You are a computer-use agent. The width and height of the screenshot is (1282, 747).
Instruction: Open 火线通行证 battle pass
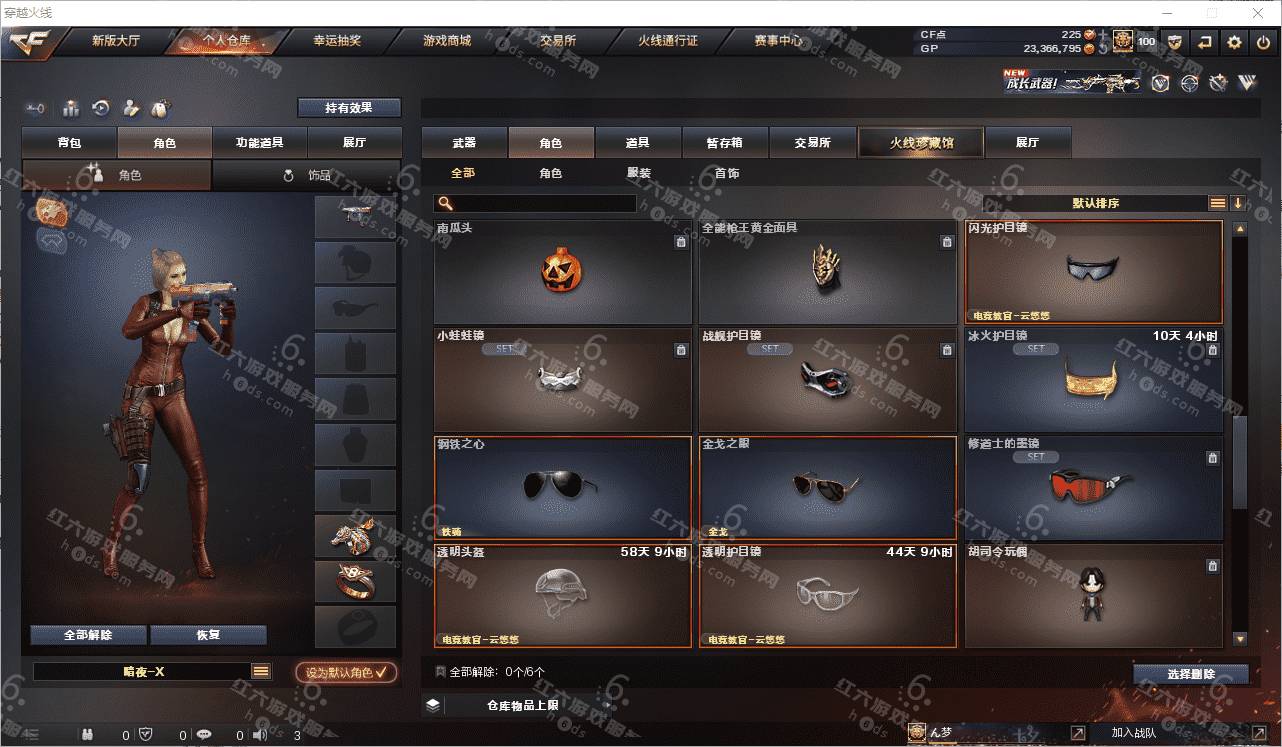668,41
